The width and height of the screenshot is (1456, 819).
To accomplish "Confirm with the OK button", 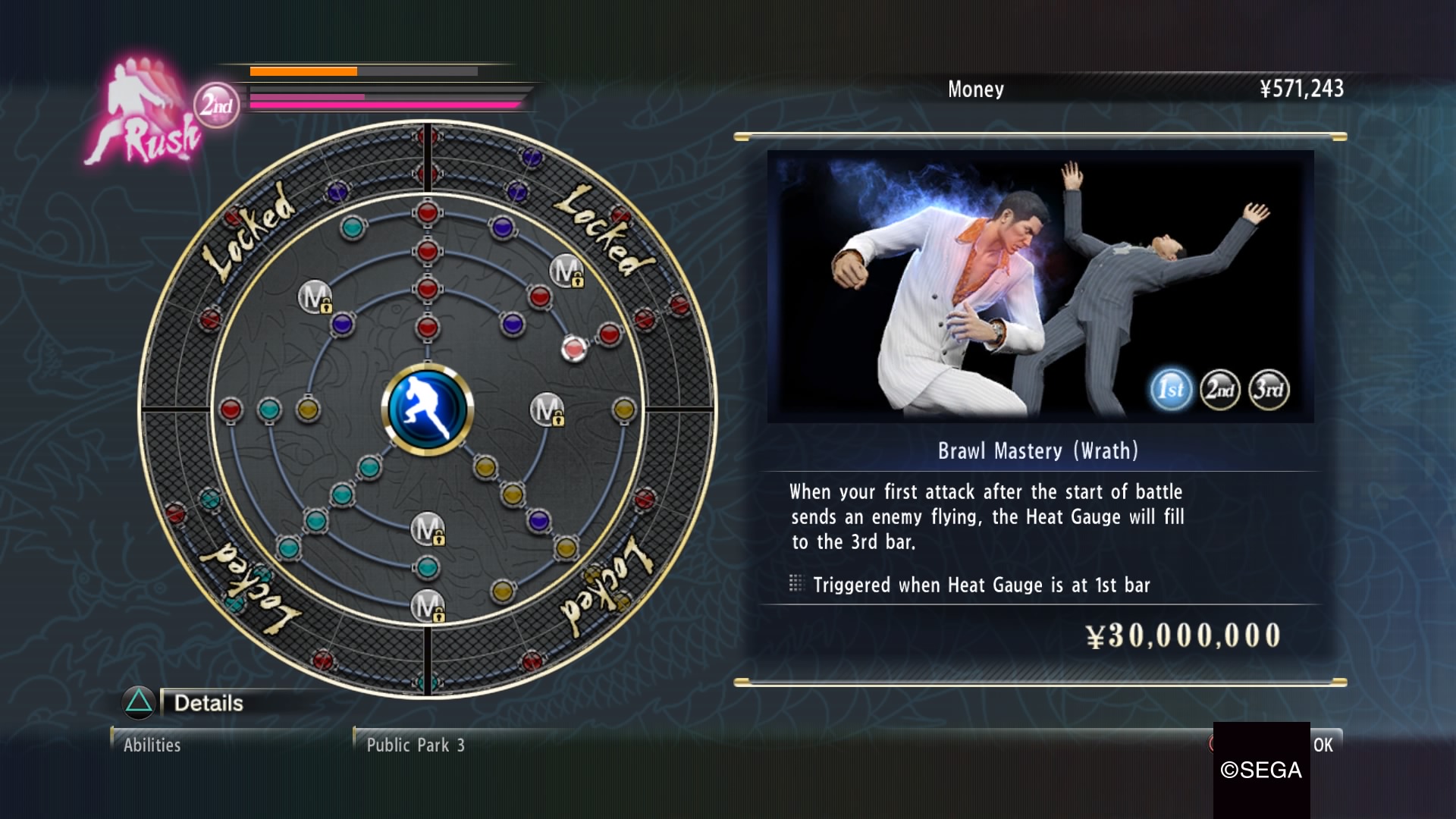I will (x=1323, y=745).
